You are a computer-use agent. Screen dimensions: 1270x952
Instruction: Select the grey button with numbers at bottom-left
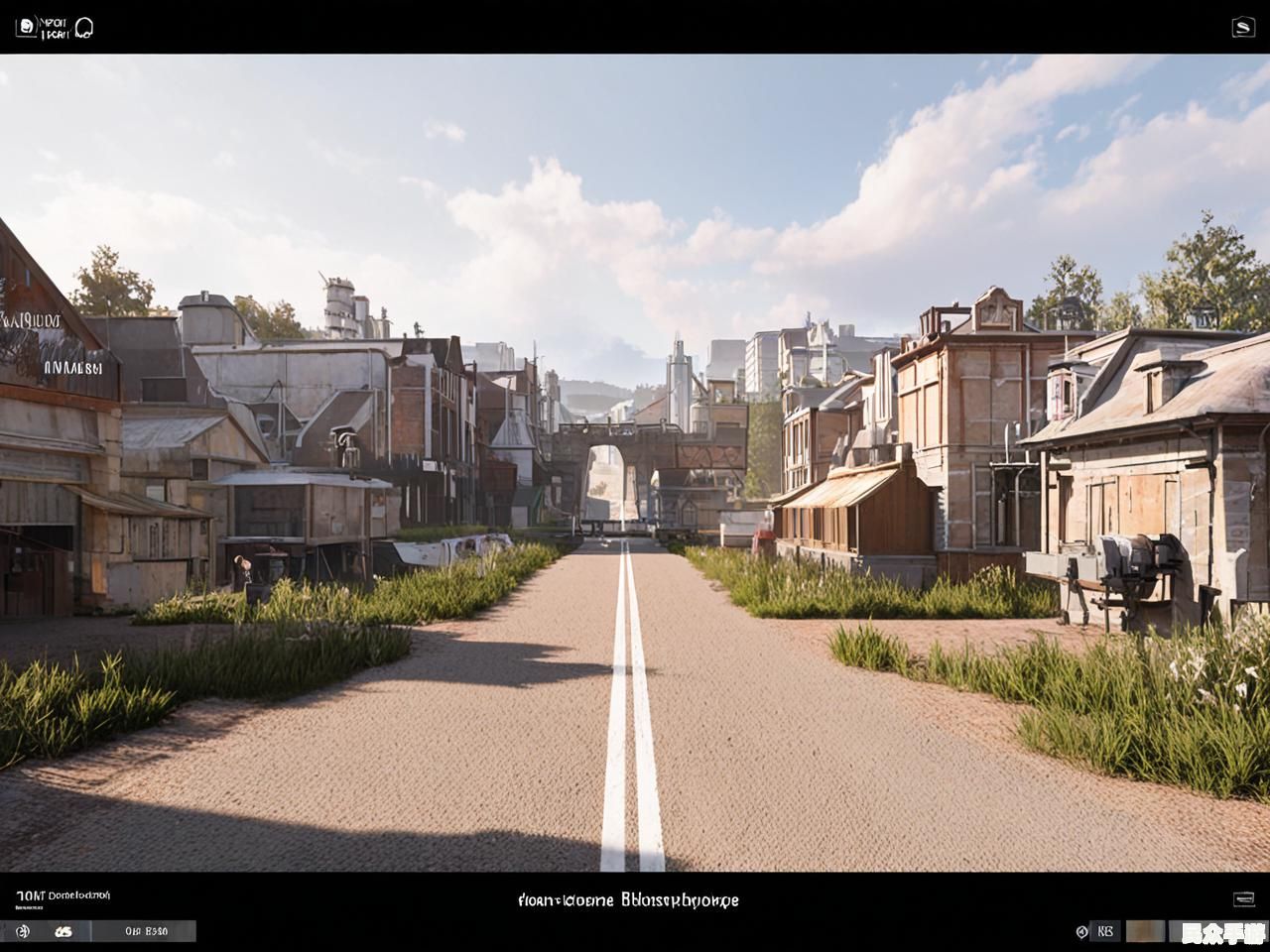coord(145,931)
